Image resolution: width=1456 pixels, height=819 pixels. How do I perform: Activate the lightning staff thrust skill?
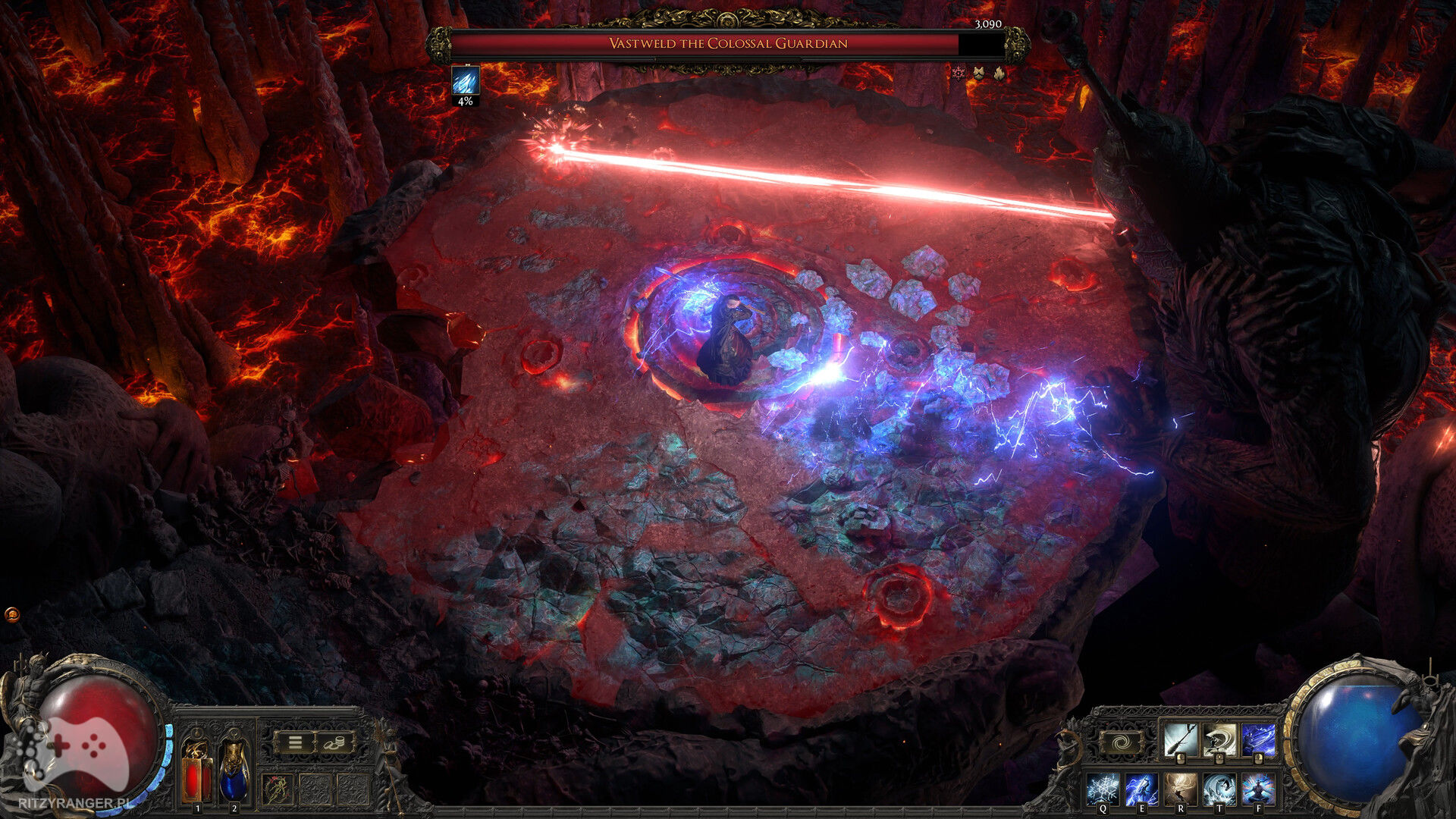click(x=1258, y=739)
